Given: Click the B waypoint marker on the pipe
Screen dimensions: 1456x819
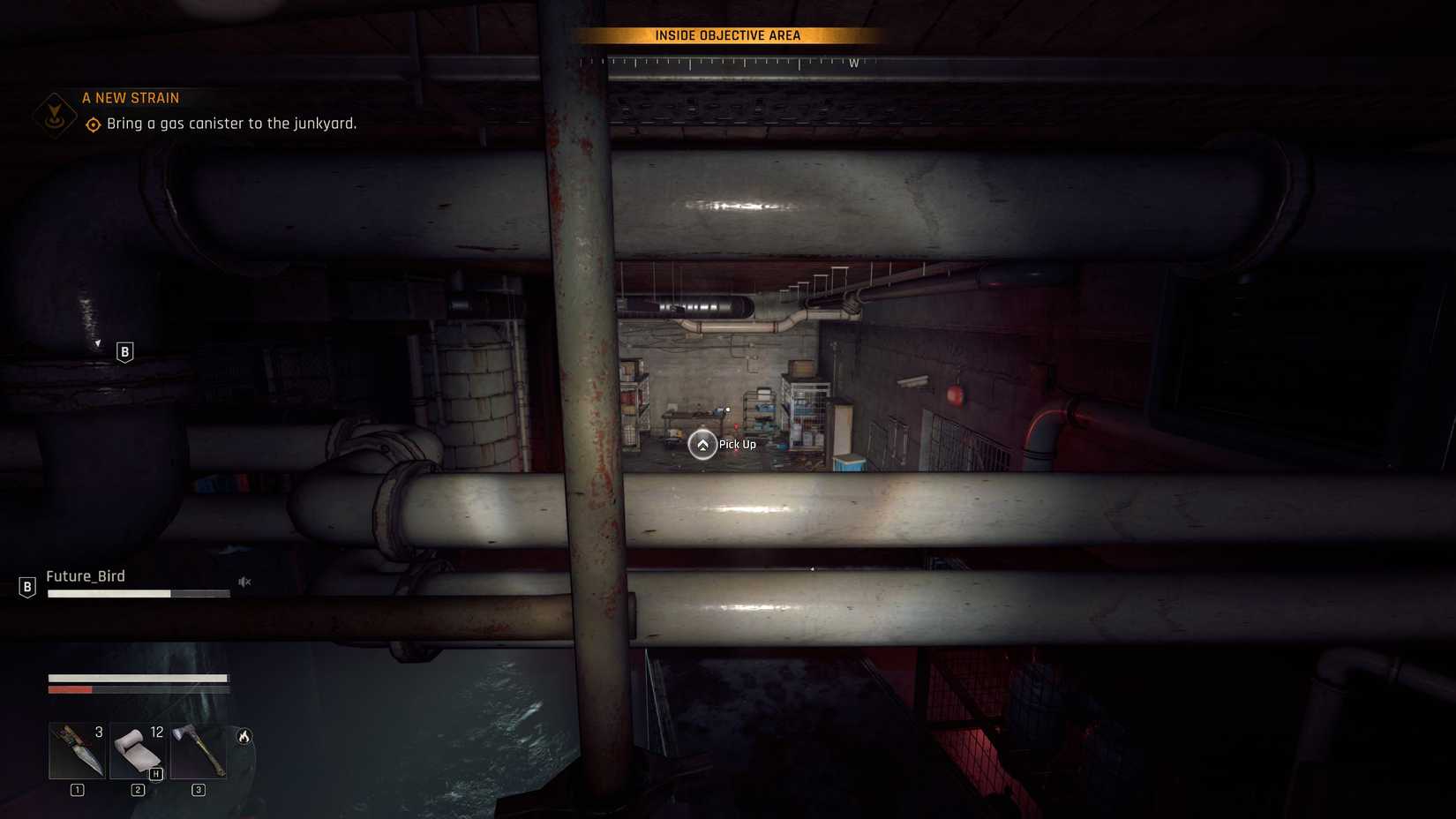Looking at the screenshot, I should (x=124, y=351).
